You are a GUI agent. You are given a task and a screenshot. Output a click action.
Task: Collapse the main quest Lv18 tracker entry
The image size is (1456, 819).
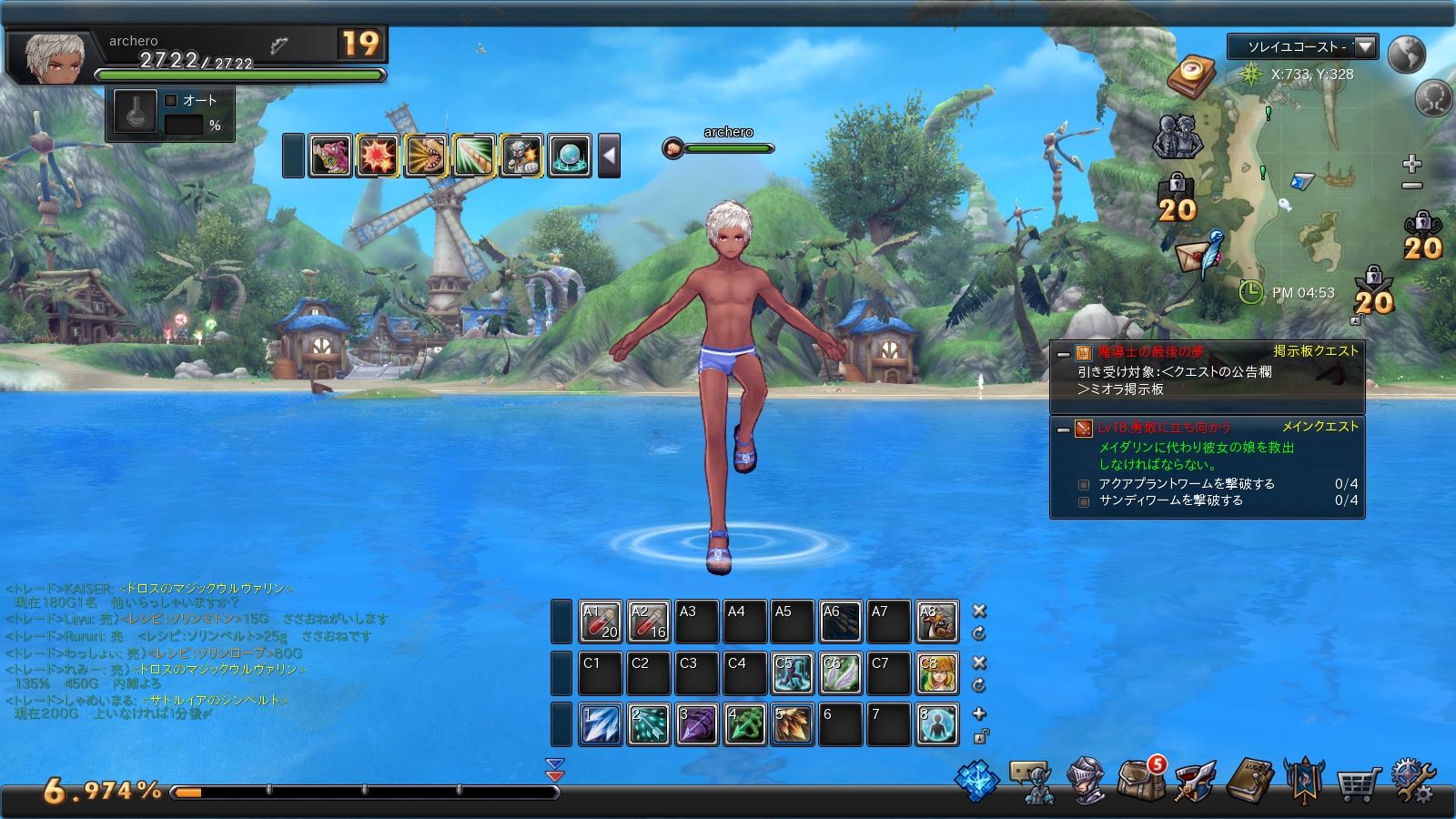(1063, 429)
